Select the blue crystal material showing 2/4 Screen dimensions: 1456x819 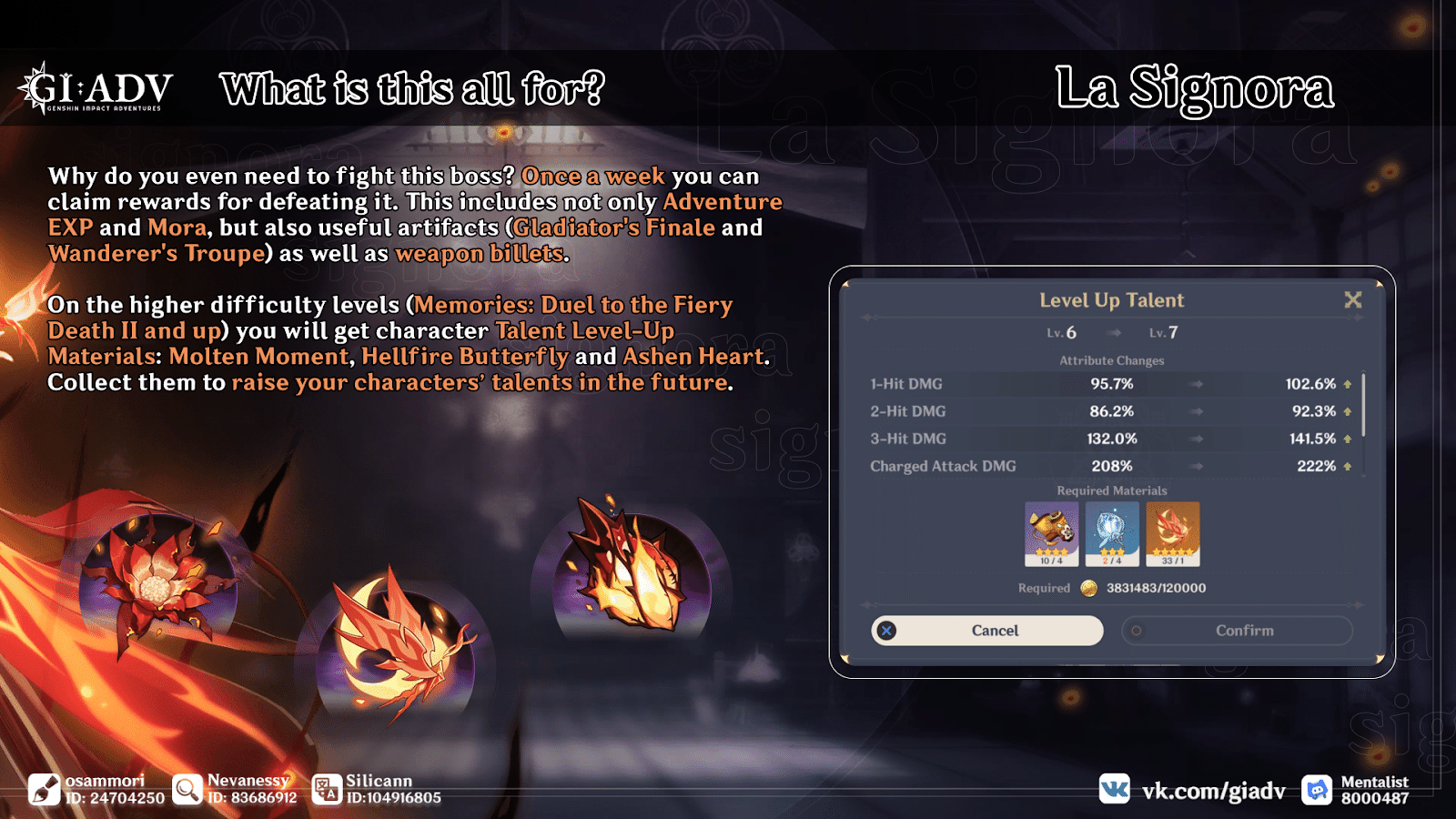pyautogui.click(x=1110, y=532)
